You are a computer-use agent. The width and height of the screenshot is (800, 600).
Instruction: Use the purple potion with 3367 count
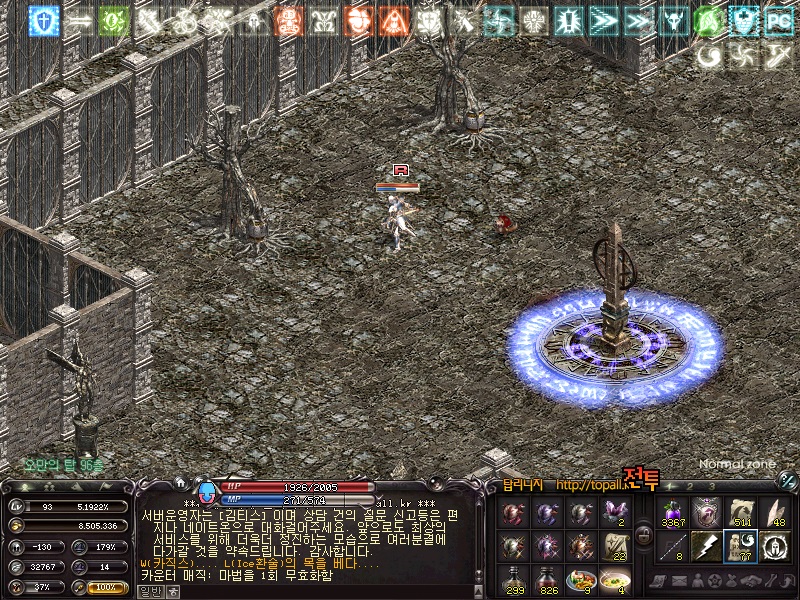pyautogui.click(x=674, y=513)
